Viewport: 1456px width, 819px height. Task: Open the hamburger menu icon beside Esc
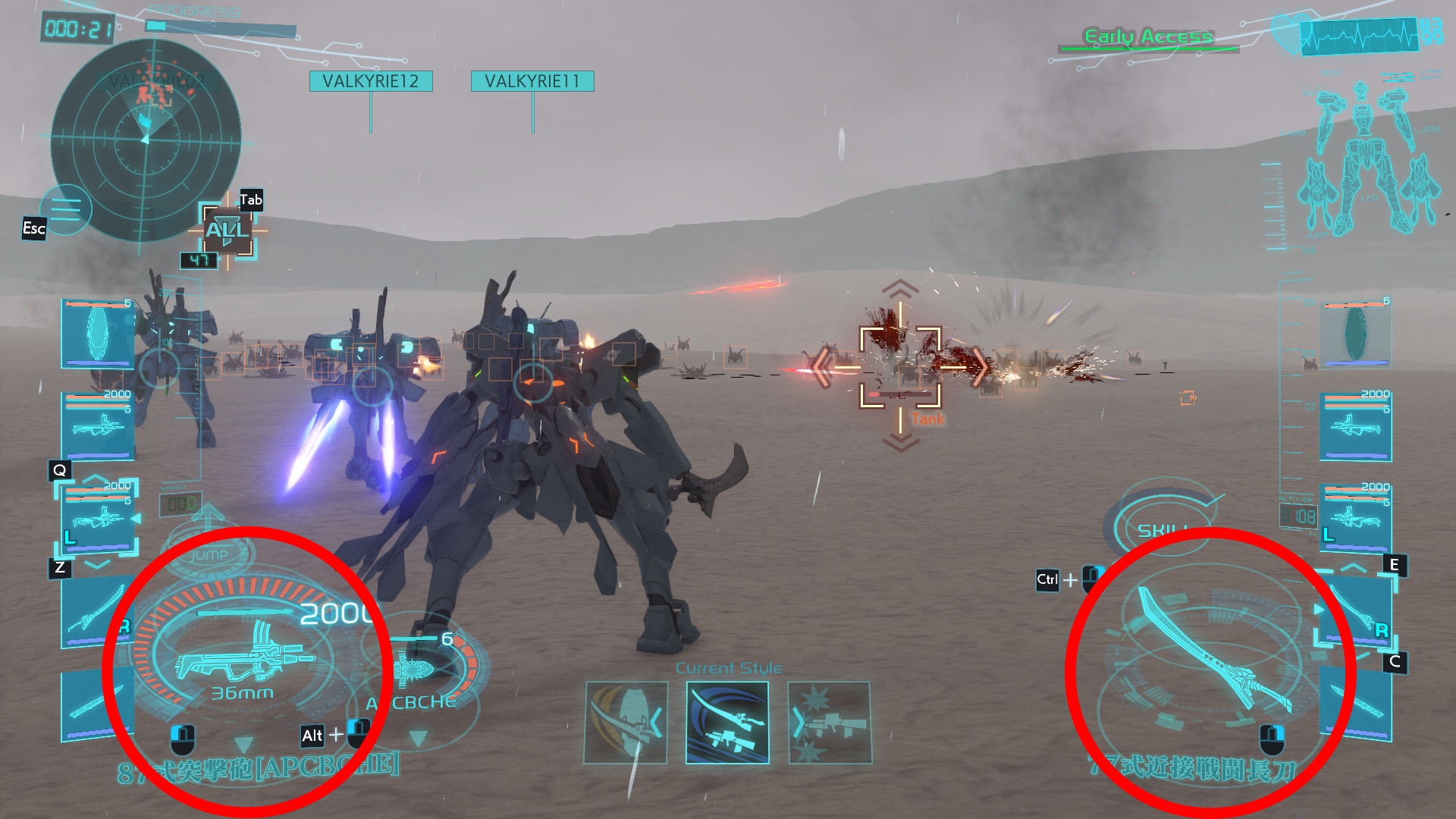66,209
